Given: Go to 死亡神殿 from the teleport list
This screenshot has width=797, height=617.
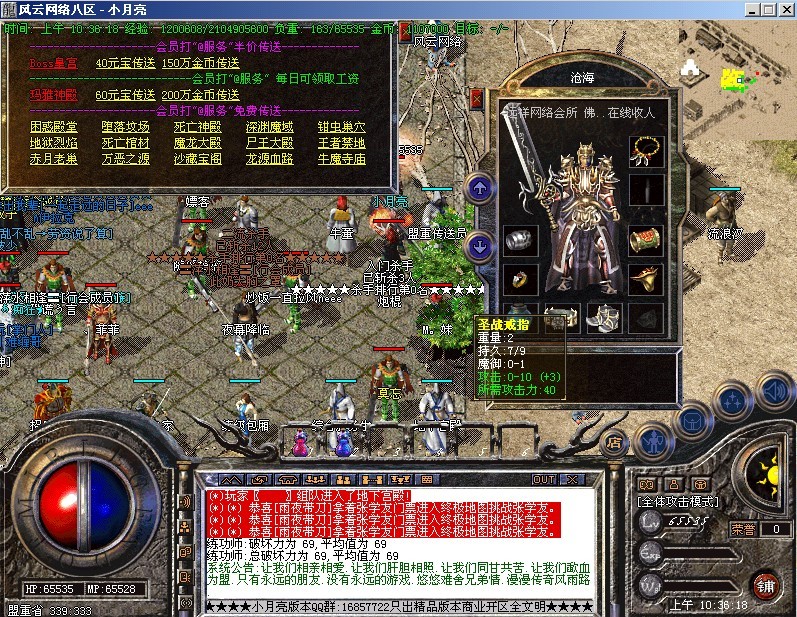Looking at the screenshot, I should coord(197,127).
